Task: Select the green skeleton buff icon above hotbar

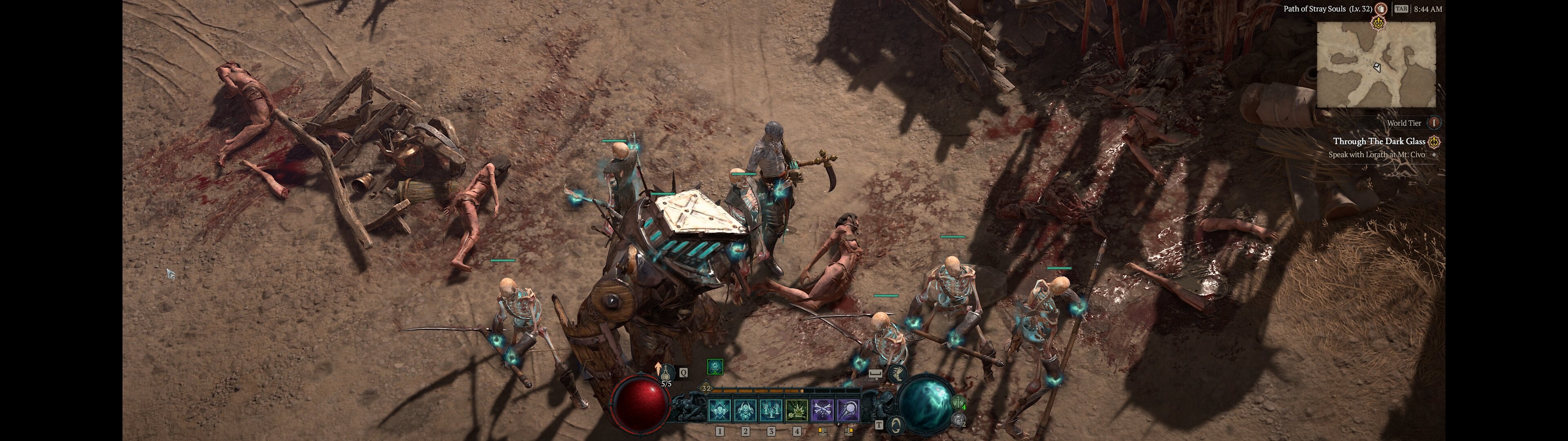Action: (715, 366)
